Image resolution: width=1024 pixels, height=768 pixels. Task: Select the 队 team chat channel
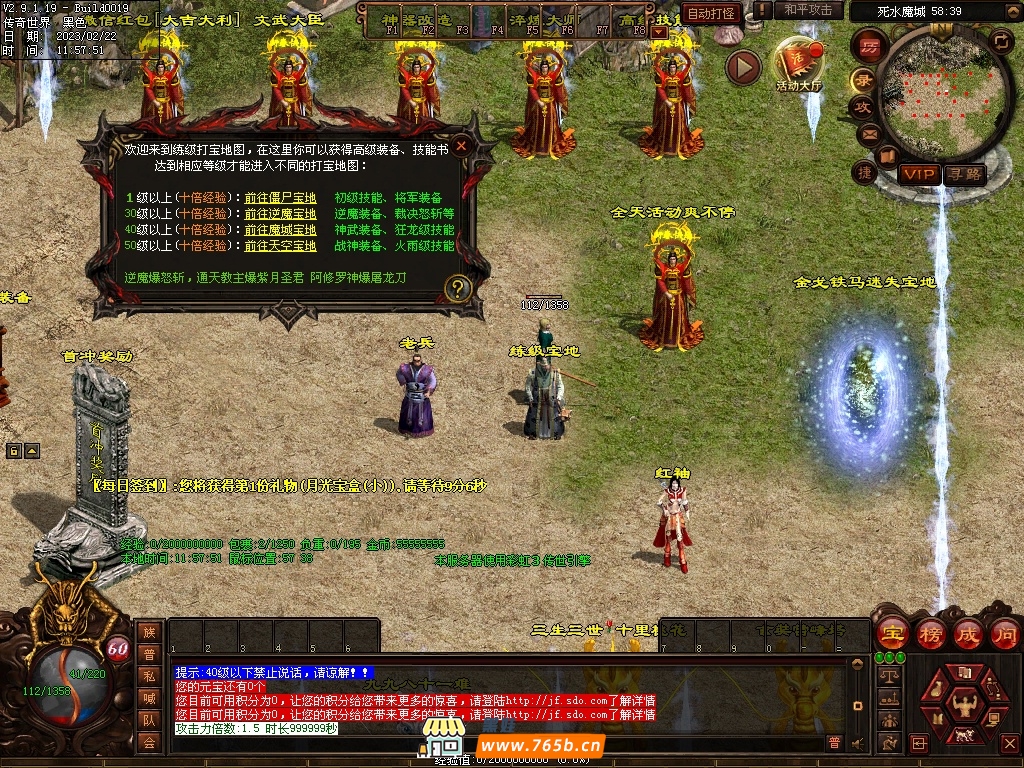coord(149,720)
